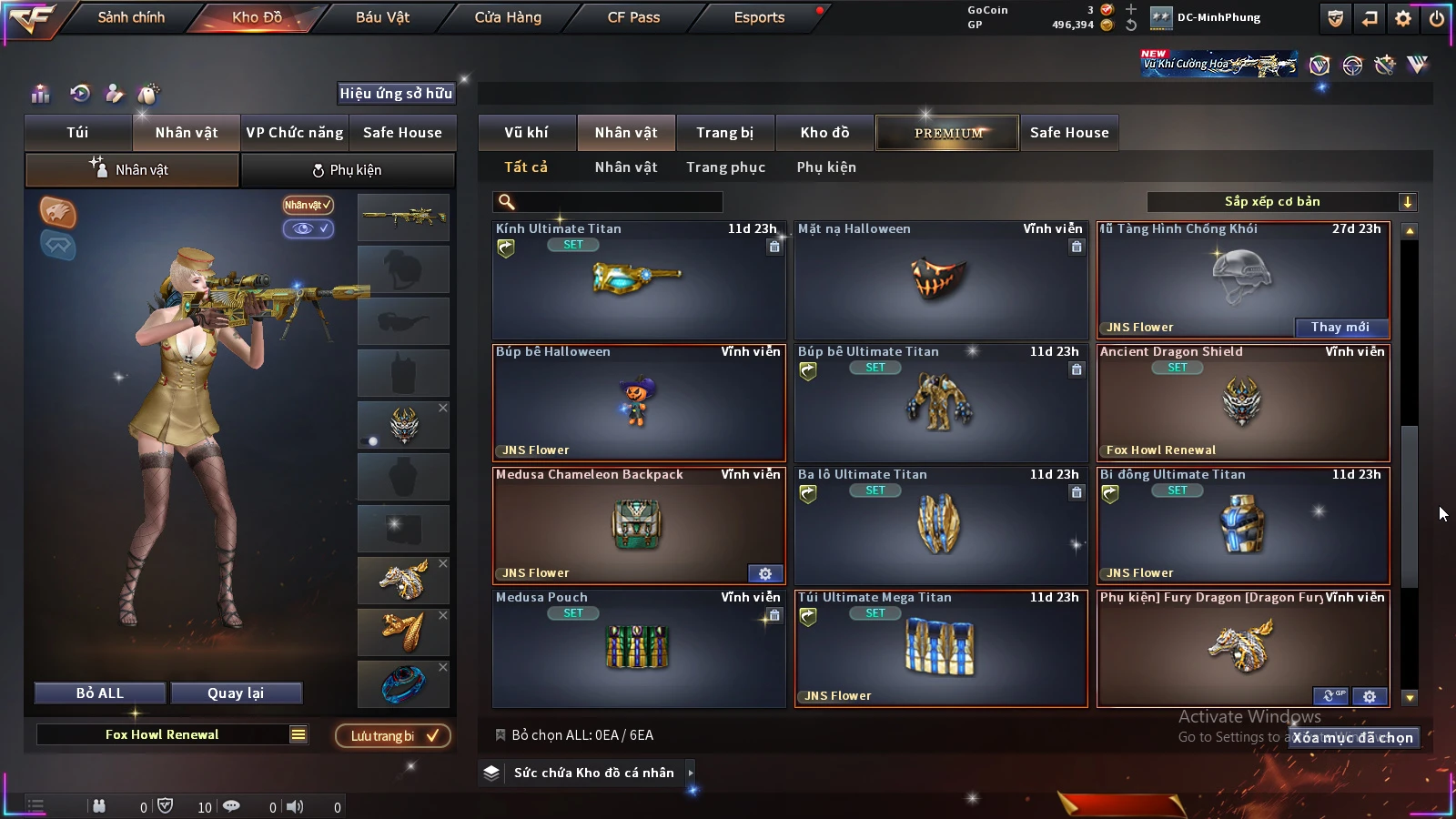
Task: Switch to the Vũ khí tab
Action: 527,133
